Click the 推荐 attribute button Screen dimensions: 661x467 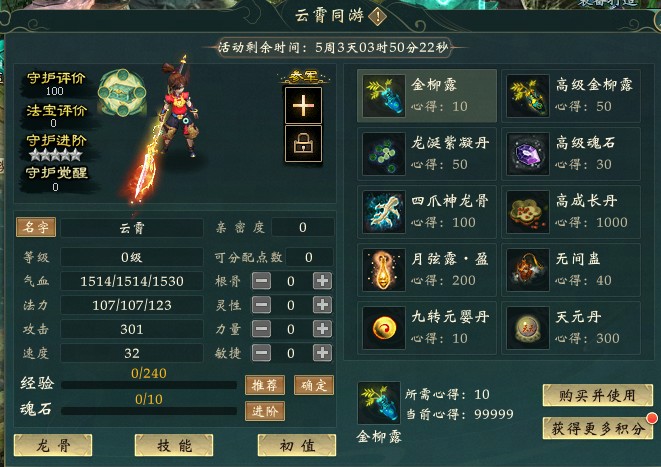click(x=264, y=385)
